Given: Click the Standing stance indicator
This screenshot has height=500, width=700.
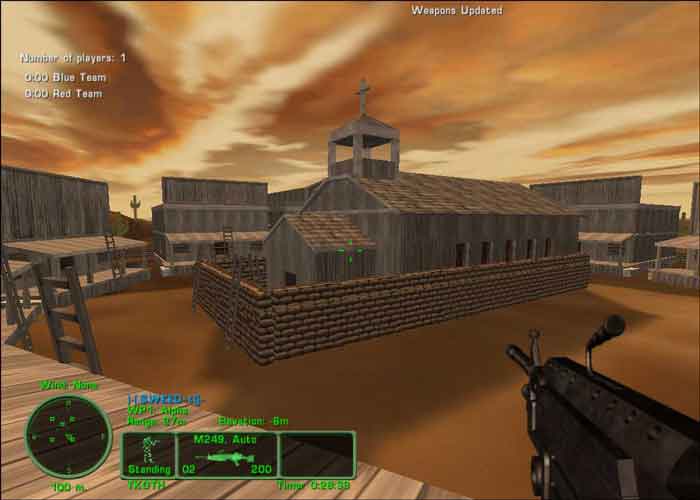Looking at the screenshot, I should coord(149,453).
